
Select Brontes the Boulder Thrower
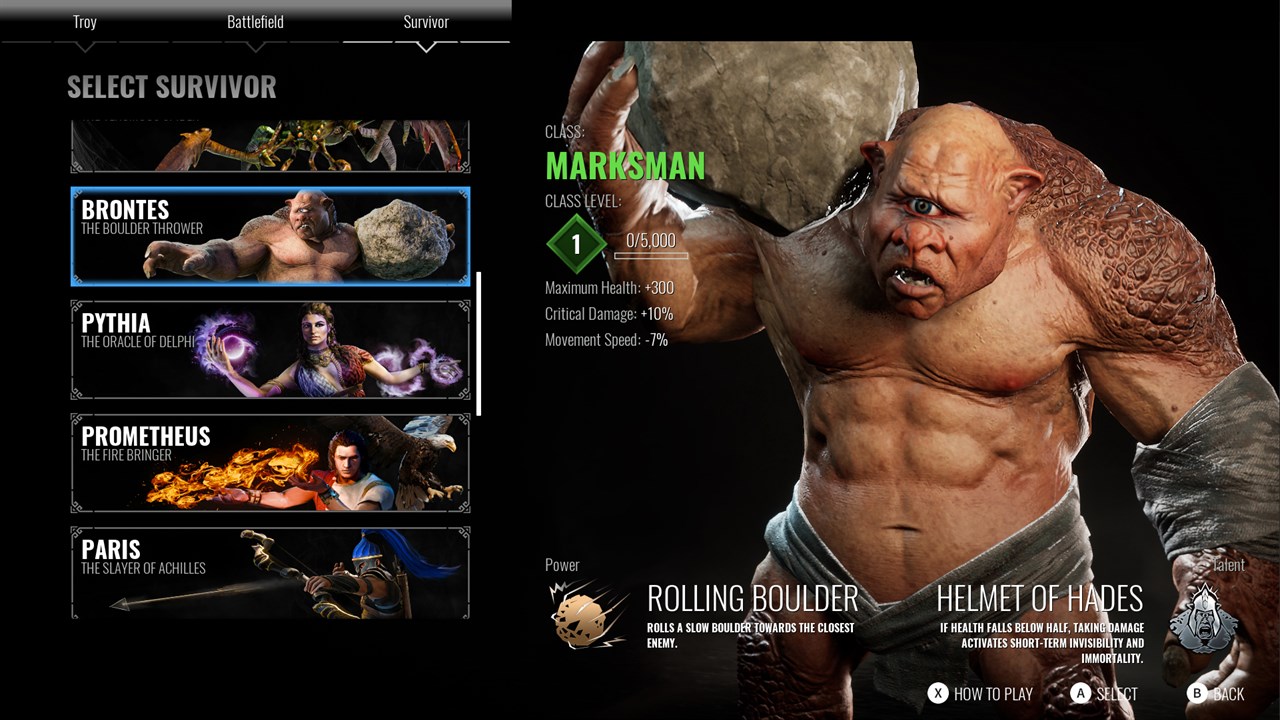click(x=270, y=236)
